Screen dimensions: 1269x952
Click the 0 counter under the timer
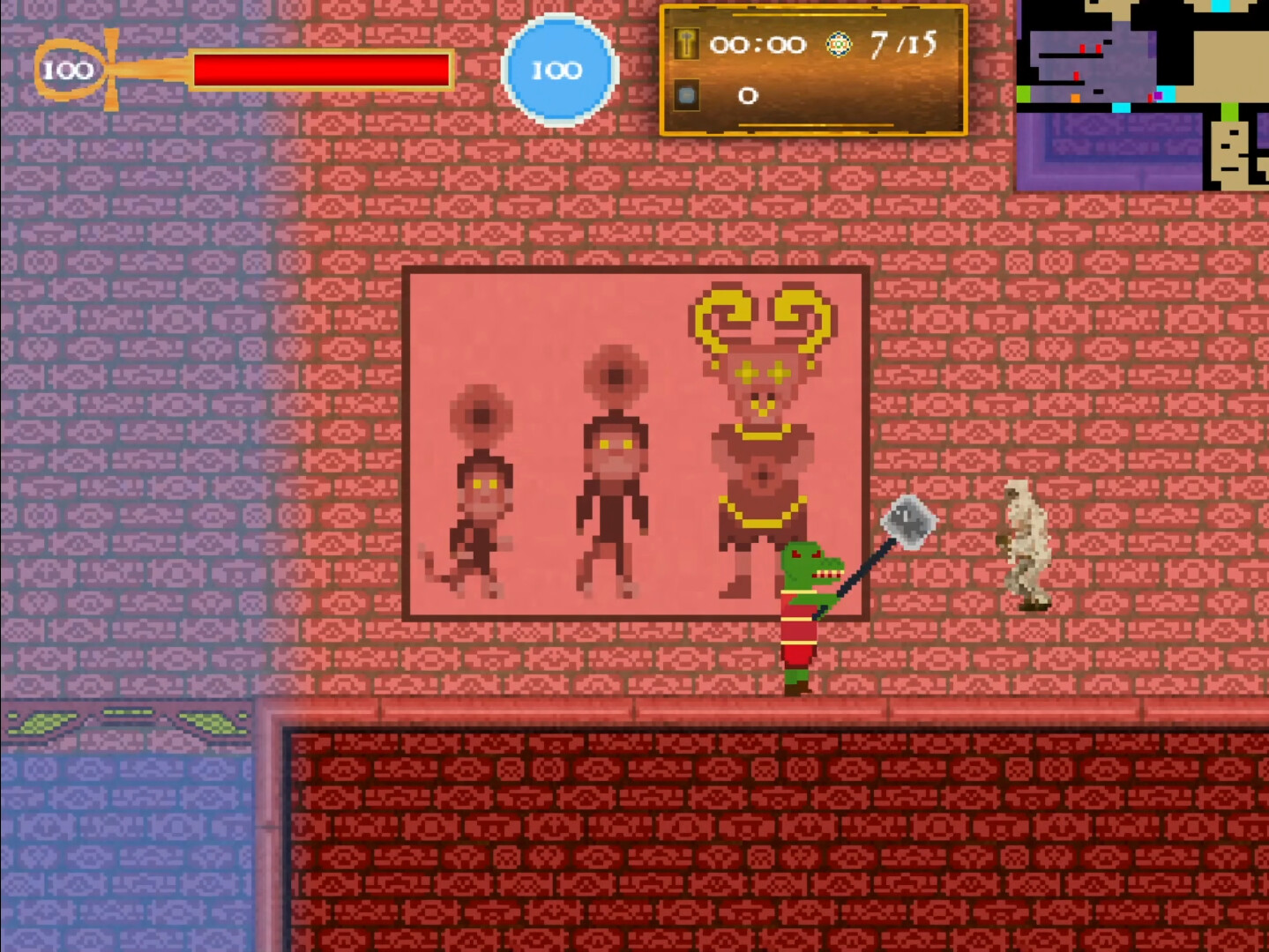748,95
